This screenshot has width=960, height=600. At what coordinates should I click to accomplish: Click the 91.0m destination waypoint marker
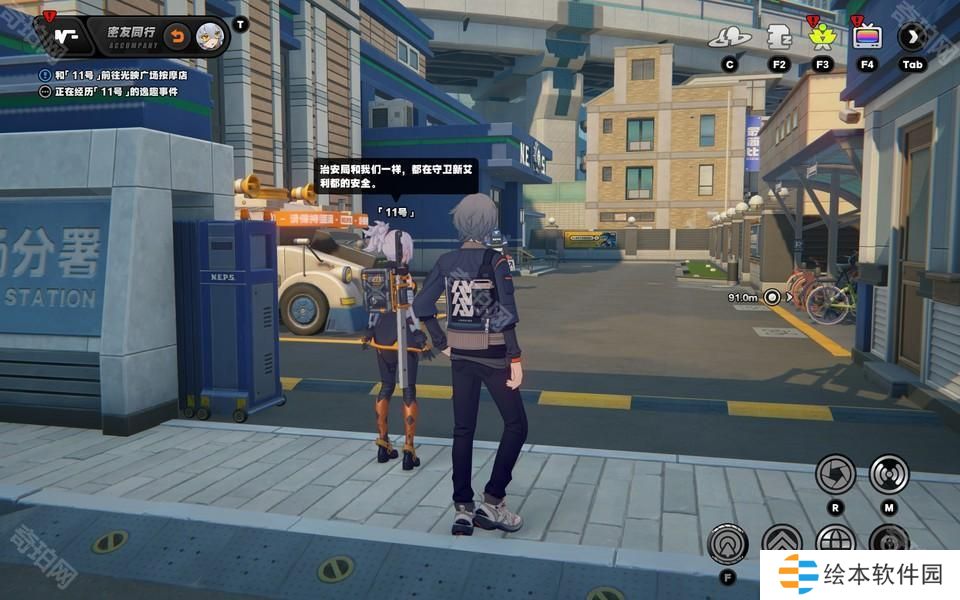(772, 297)
